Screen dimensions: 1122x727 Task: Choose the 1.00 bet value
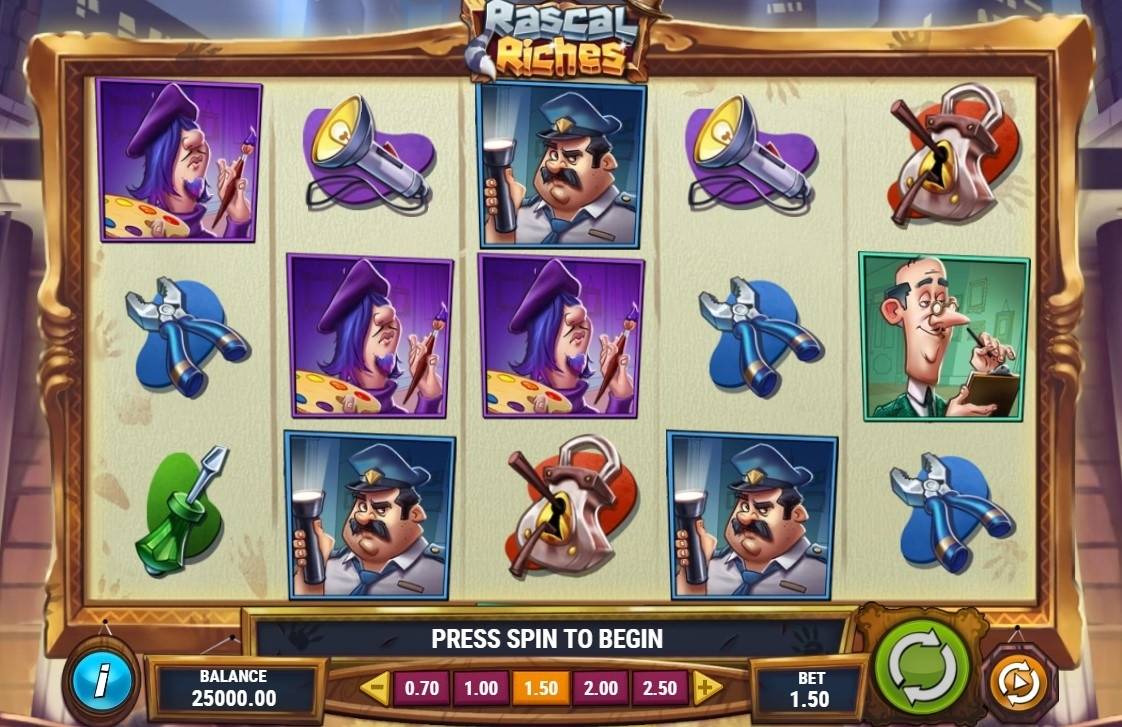tap(481, 688)
